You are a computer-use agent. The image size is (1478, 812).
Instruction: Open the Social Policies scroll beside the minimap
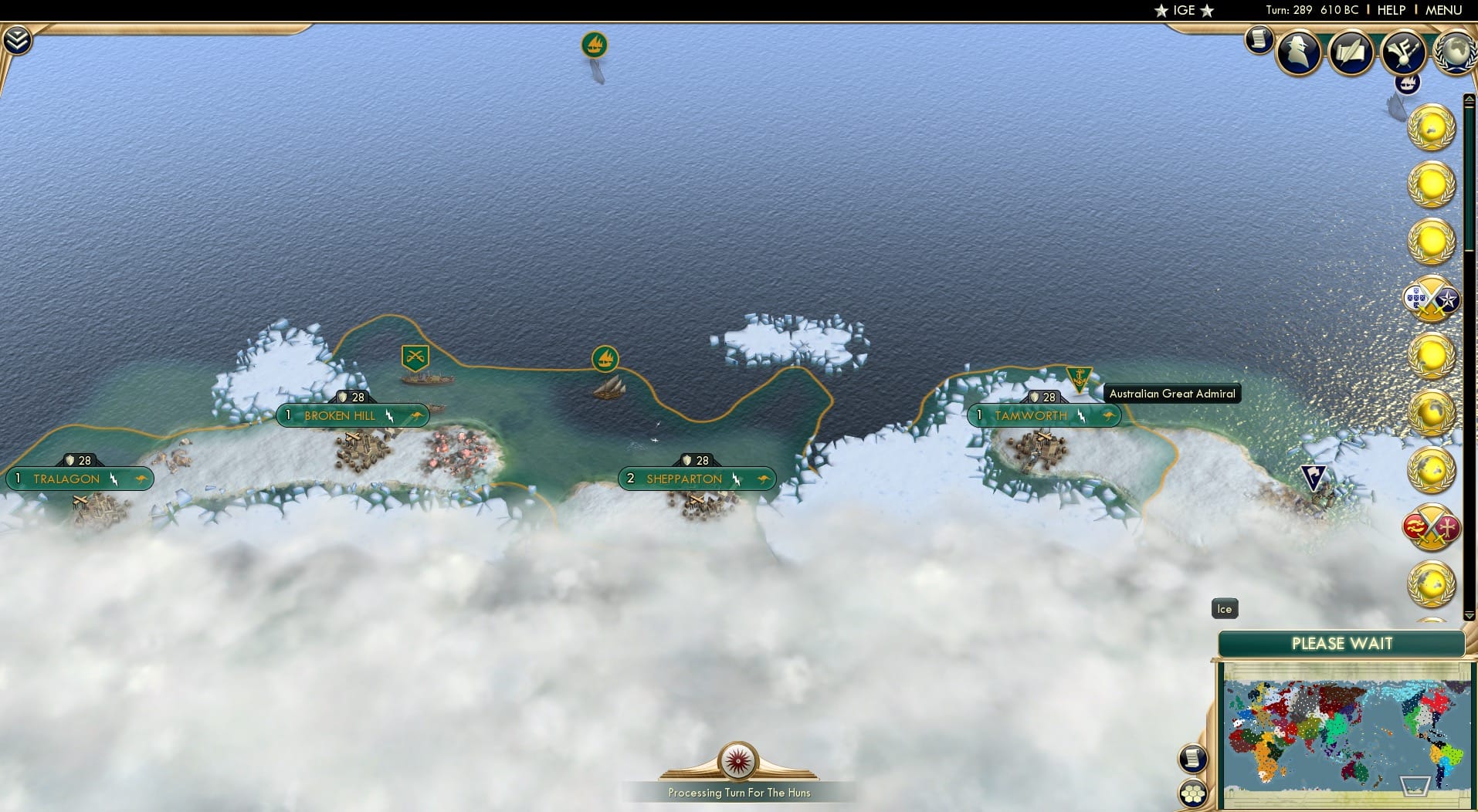tap(1193, 758)
